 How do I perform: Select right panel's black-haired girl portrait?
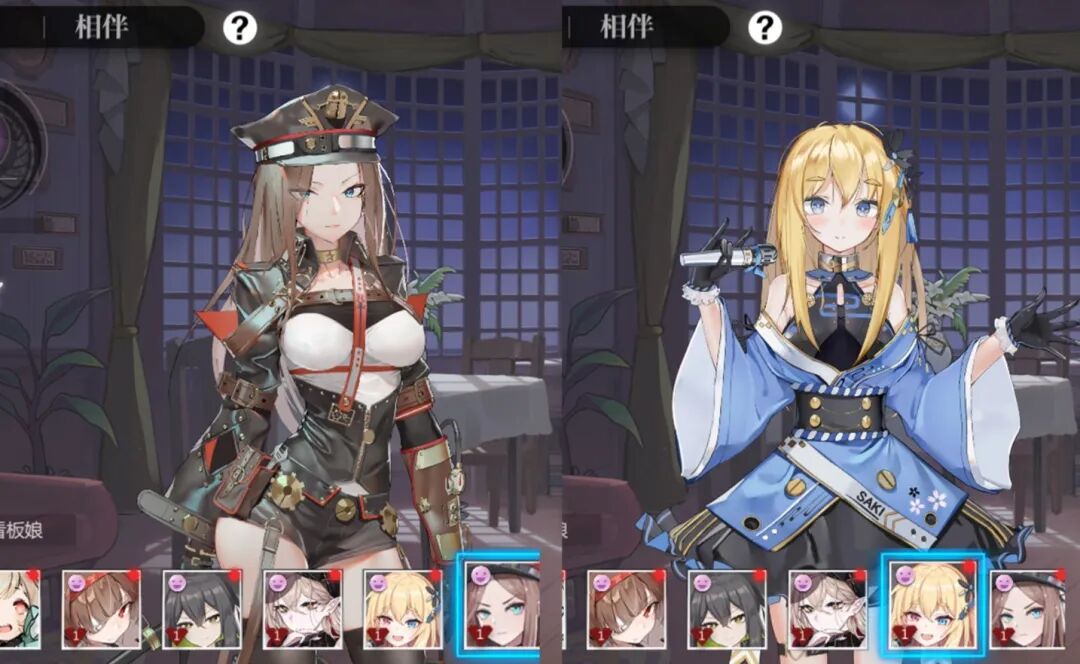pos(727,609)
